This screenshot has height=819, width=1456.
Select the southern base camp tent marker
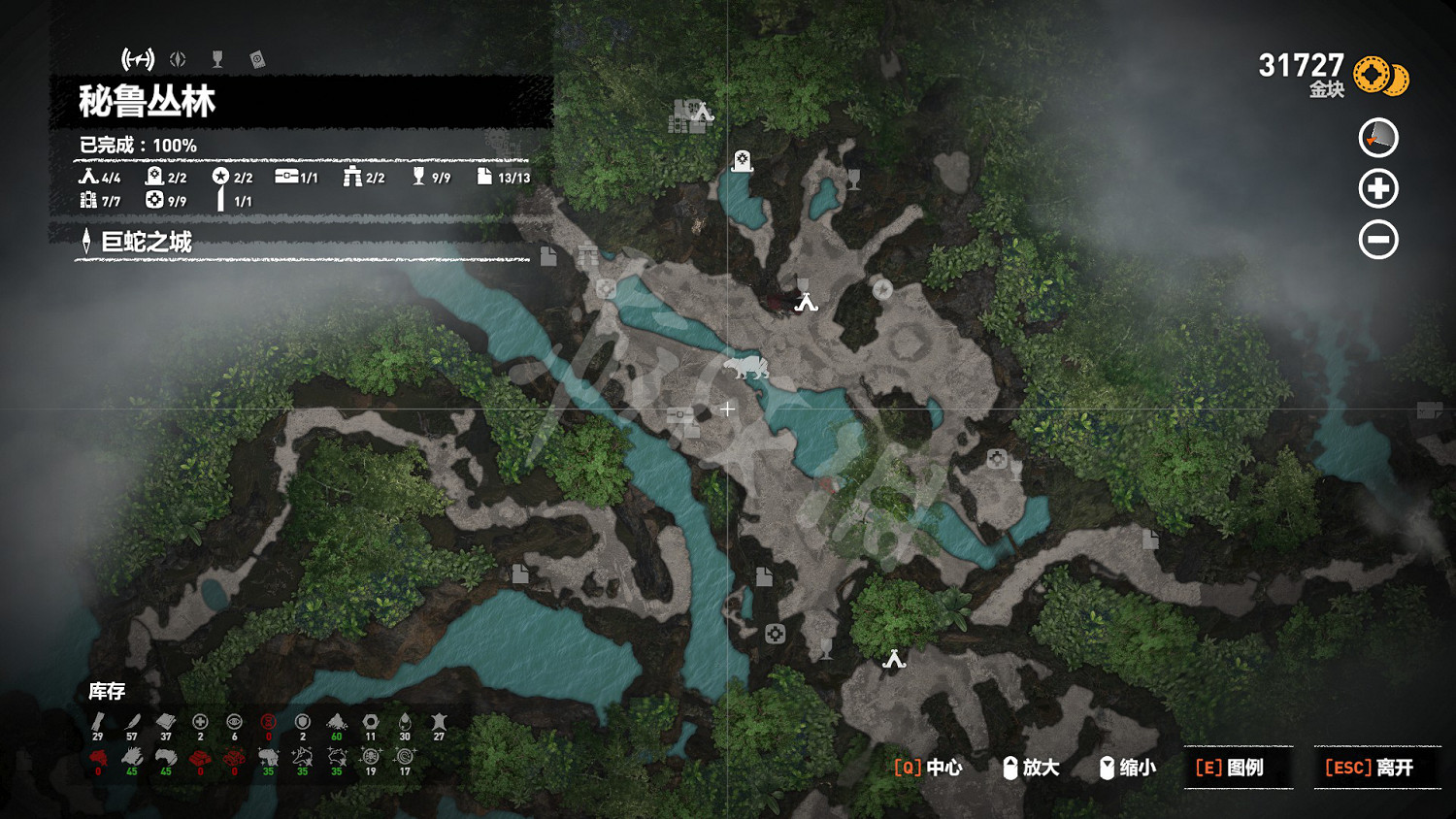tap(894, 660)
